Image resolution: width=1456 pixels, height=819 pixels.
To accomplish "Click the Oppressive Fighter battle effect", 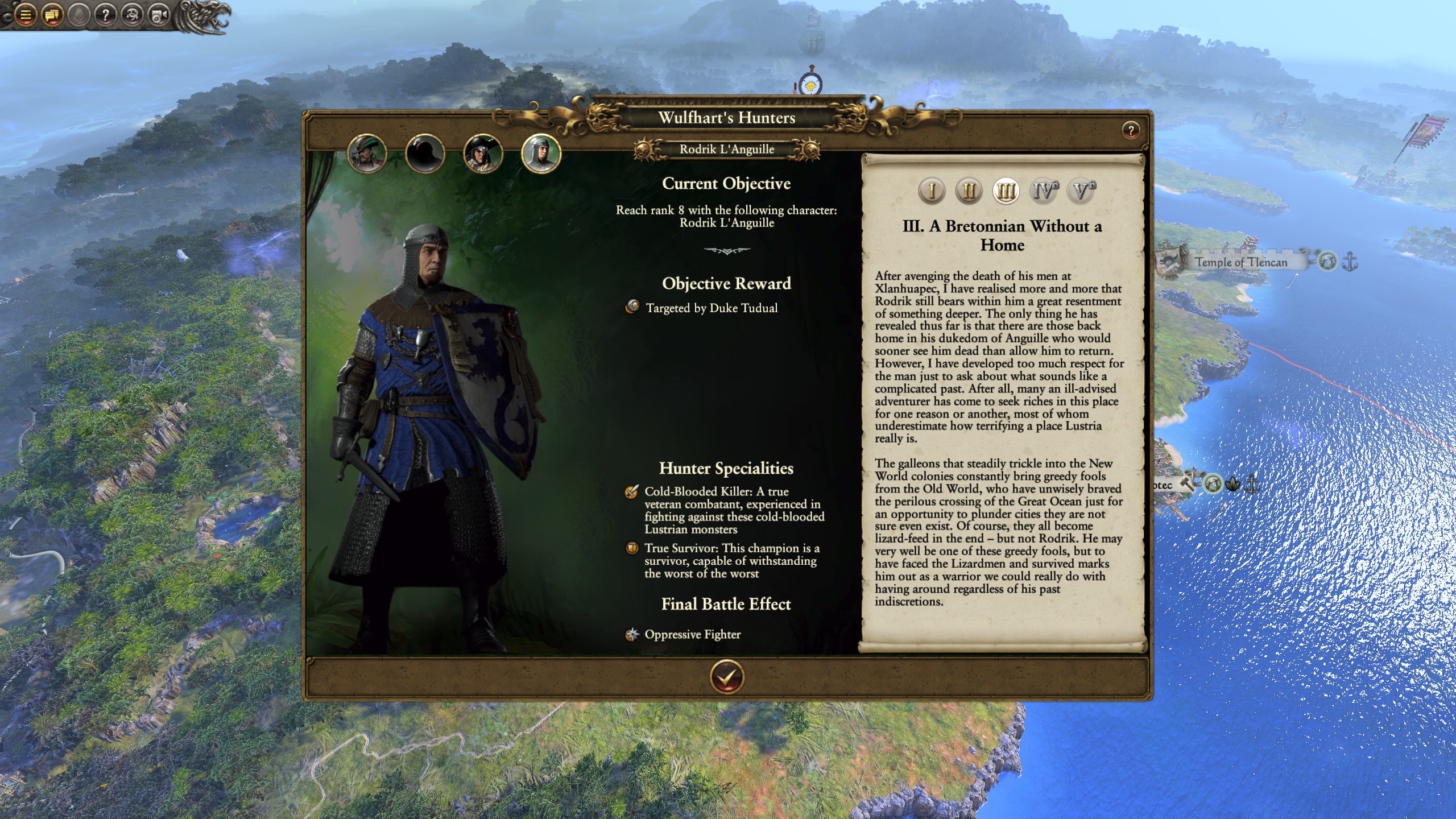I will coord(692,634).
